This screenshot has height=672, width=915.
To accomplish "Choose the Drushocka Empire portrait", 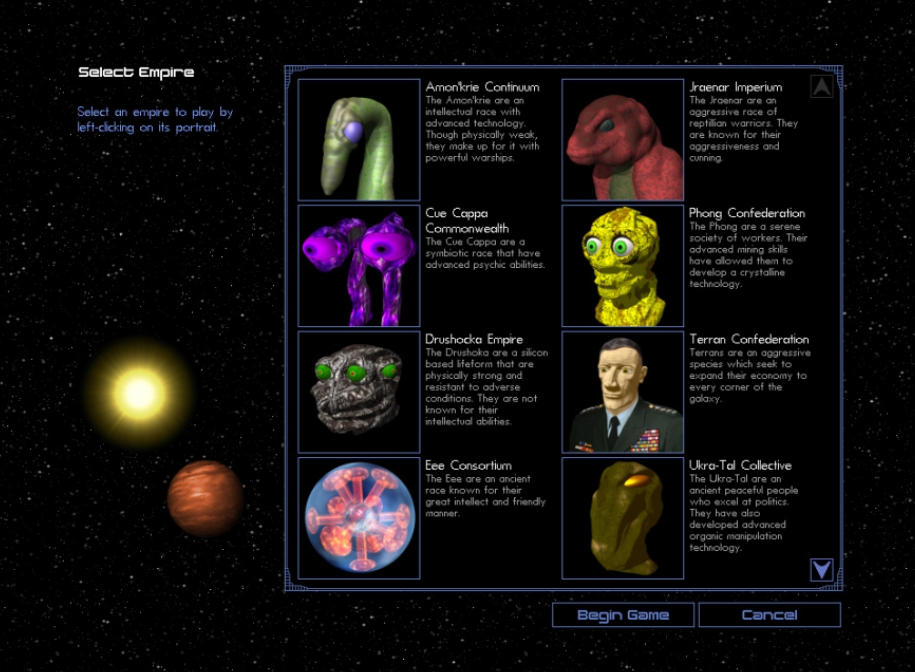I will tap(359, 392).
